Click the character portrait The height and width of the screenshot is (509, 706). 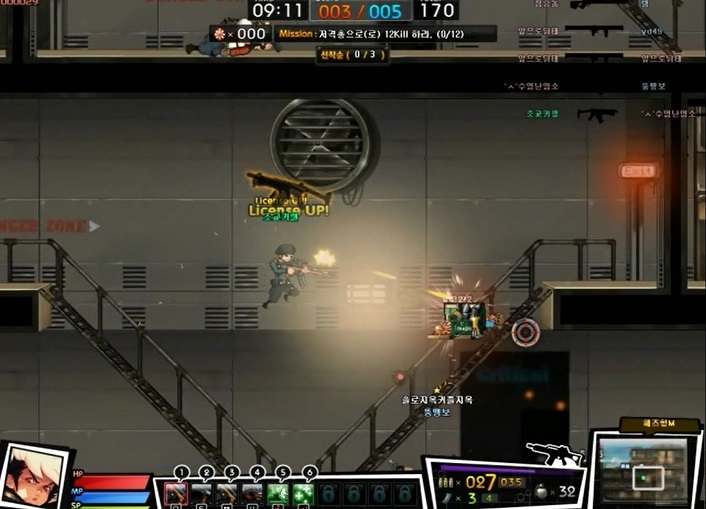coord(33,478)
